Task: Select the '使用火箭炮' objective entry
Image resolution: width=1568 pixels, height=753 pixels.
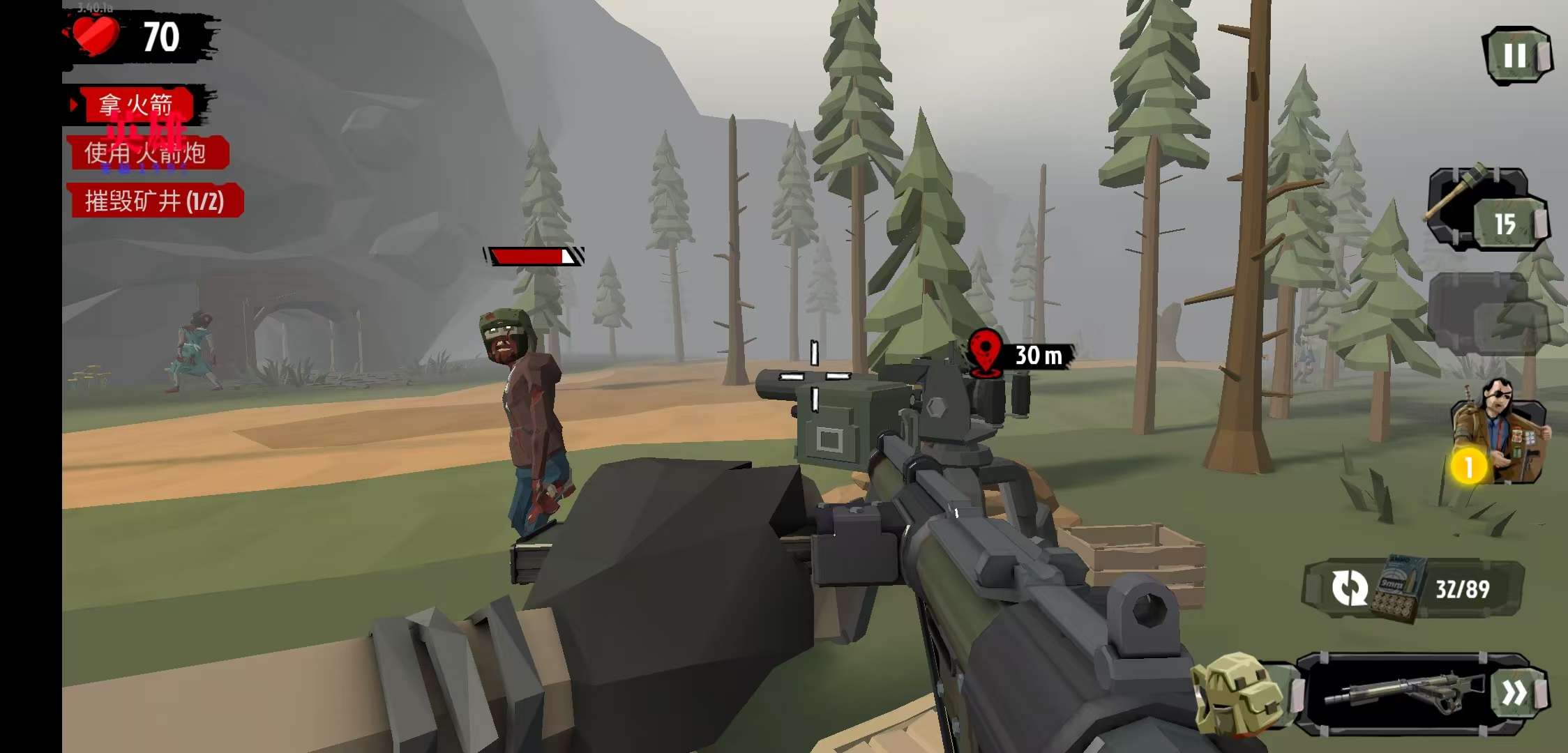Action: tap(146, 153)
